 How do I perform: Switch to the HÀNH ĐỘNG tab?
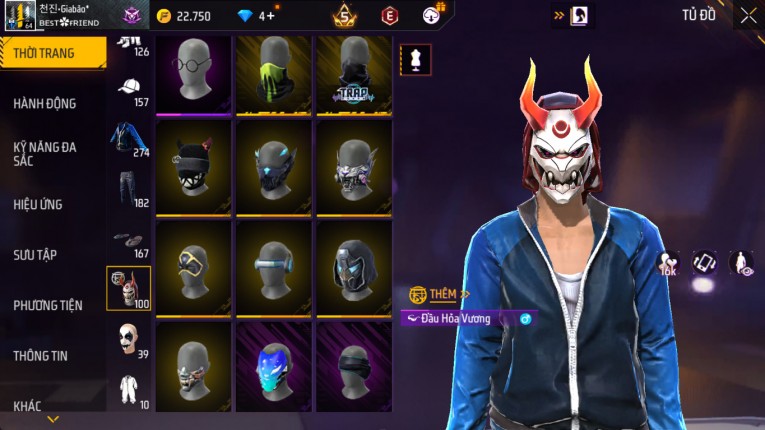(x=45, y=103)
